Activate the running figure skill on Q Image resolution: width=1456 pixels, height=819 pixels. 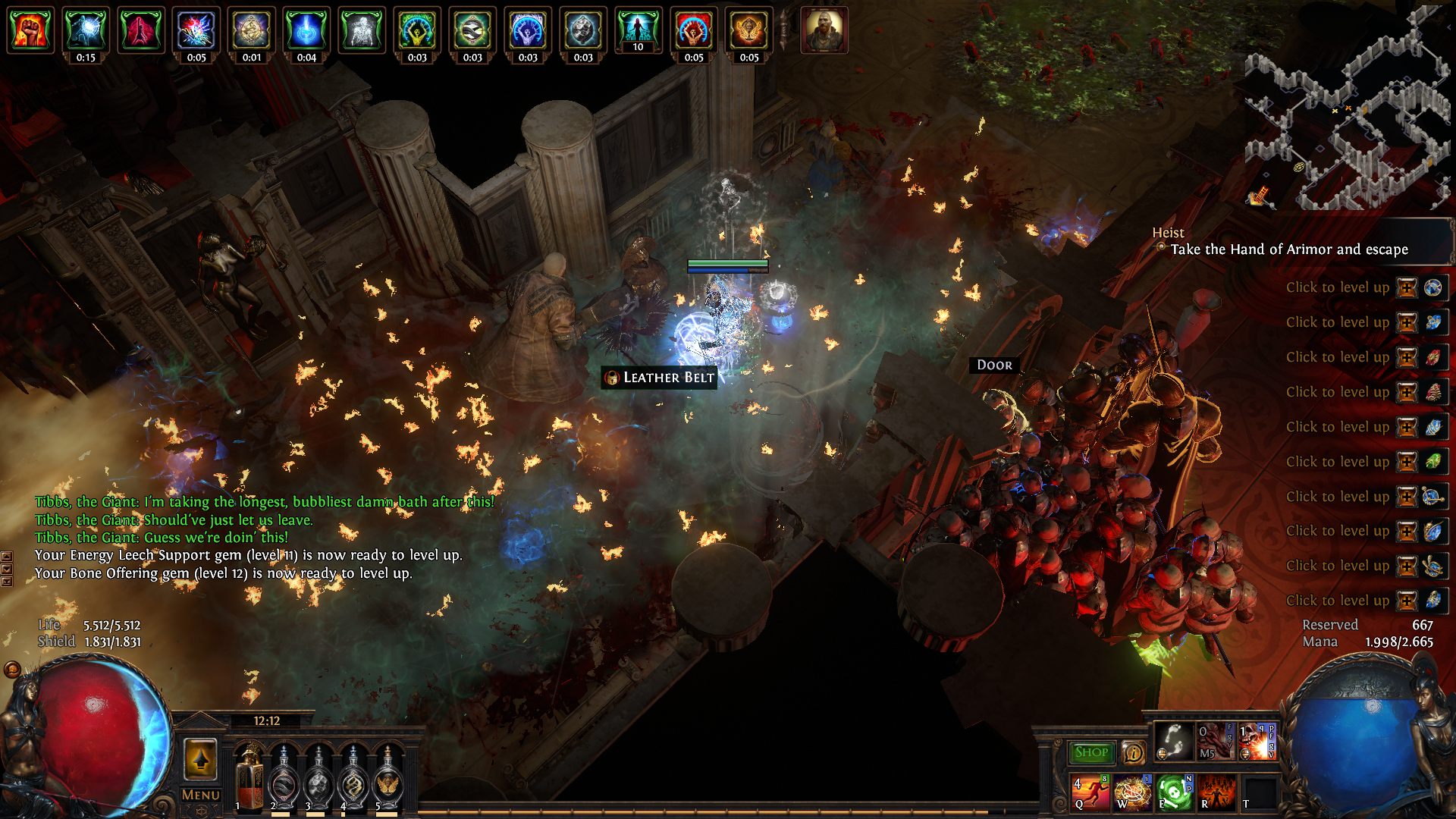coord(1090,792)
